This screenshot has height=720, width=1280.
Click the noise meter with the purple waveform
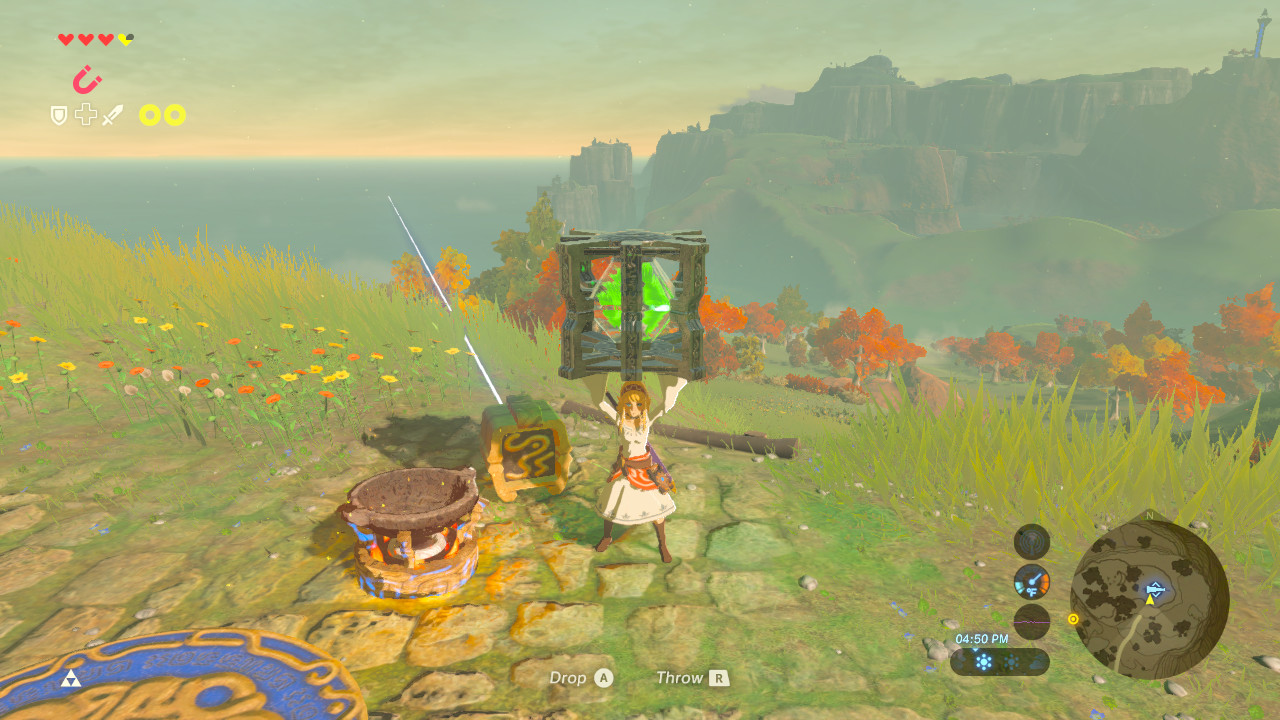point(1031,621)
